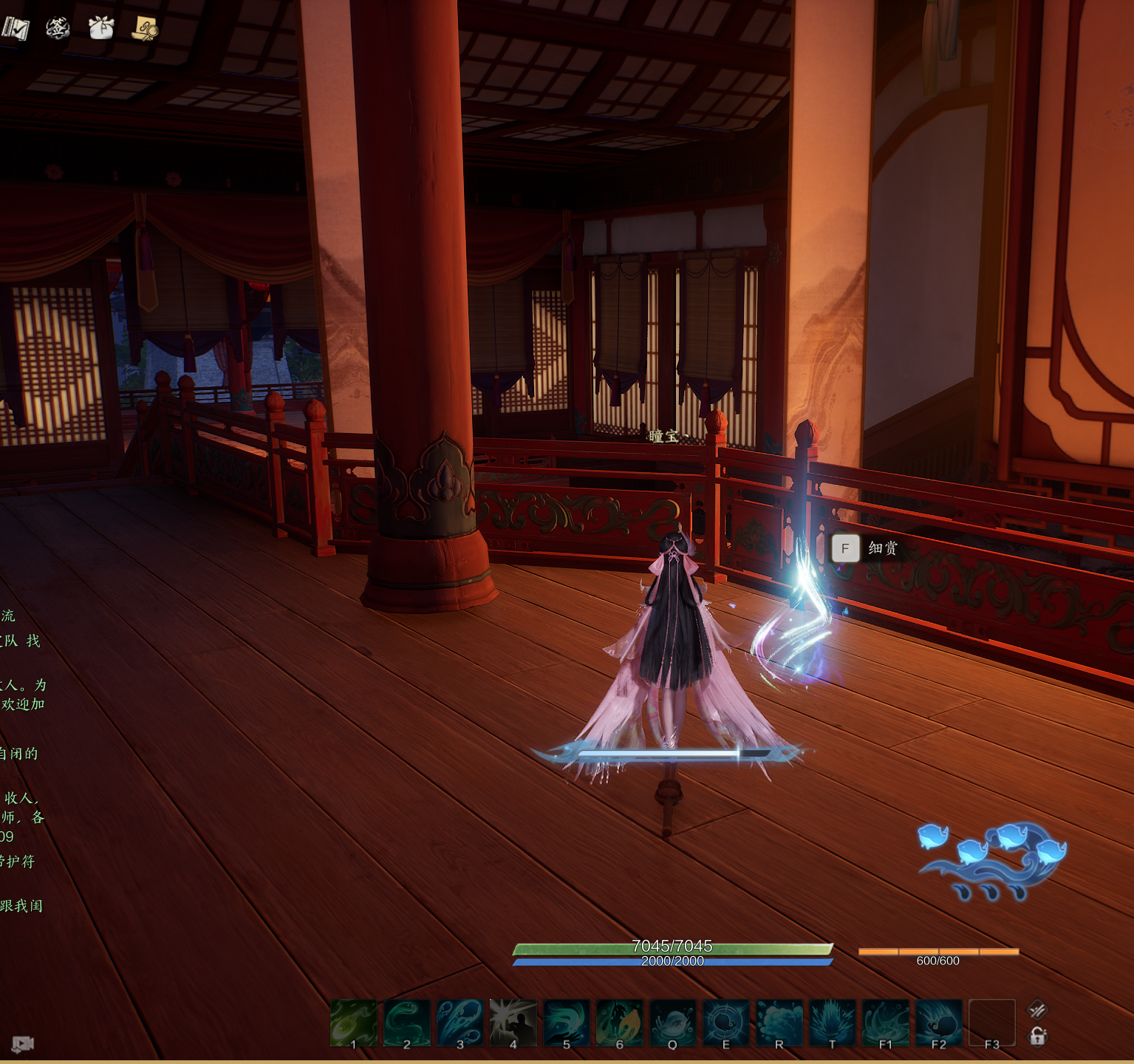This screenshot has height=1064, width=1134.
Task: Cast the water droplets skill in slot 3
Action: 460,1023
